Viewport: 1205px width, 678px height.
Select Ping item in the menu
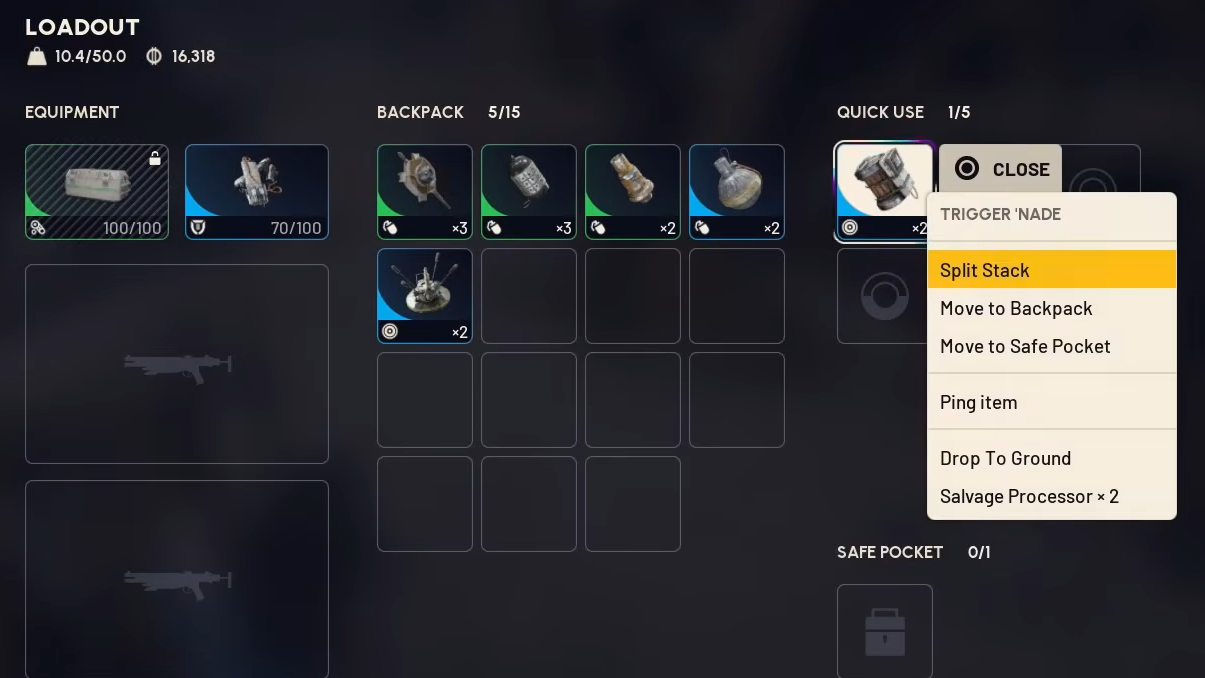point(1051,402)
